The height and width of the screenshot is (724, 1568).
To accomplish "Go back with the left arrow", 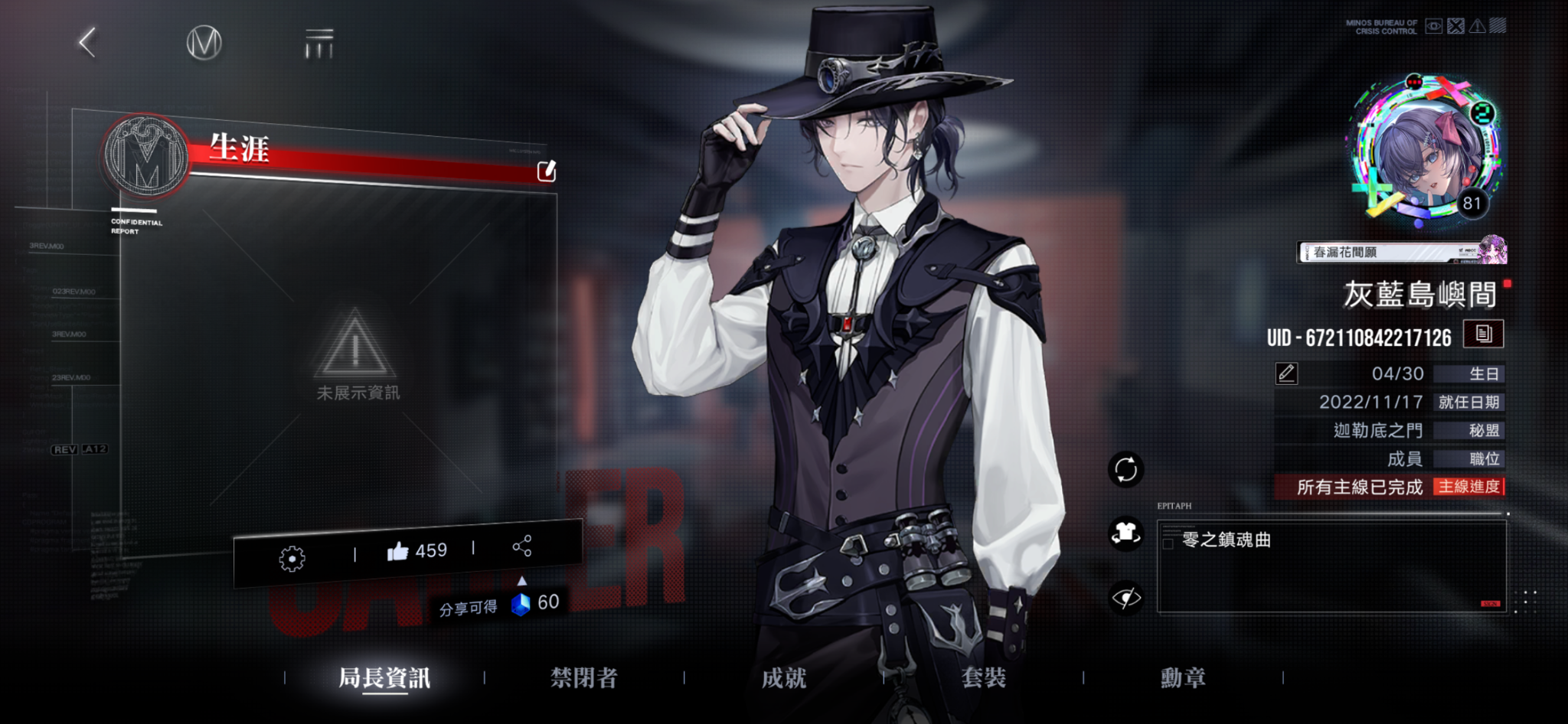I will [x=88, y=43].
